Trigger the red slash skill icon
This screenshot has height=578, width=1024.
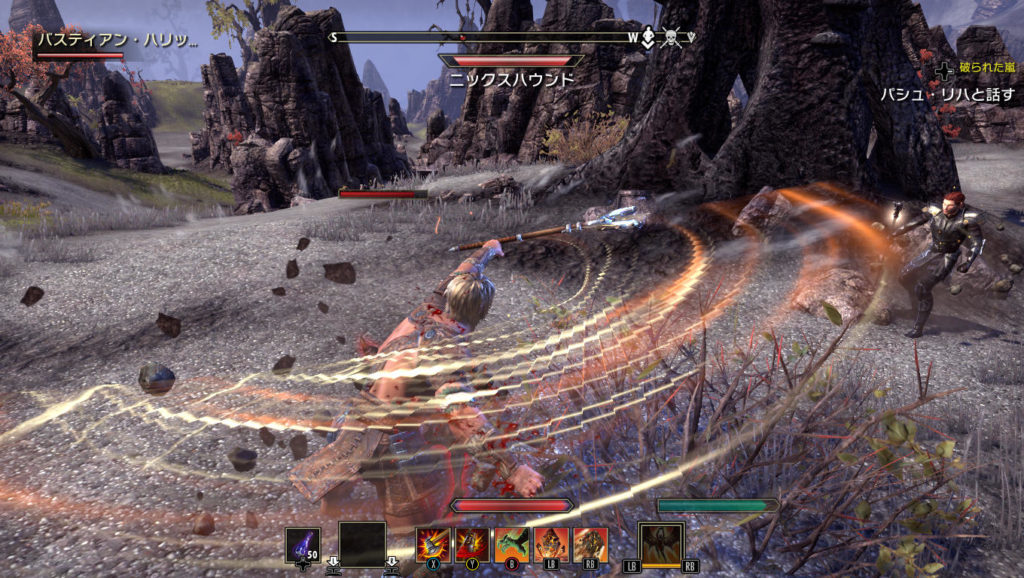pyautogui.click(x=472, y=544)
